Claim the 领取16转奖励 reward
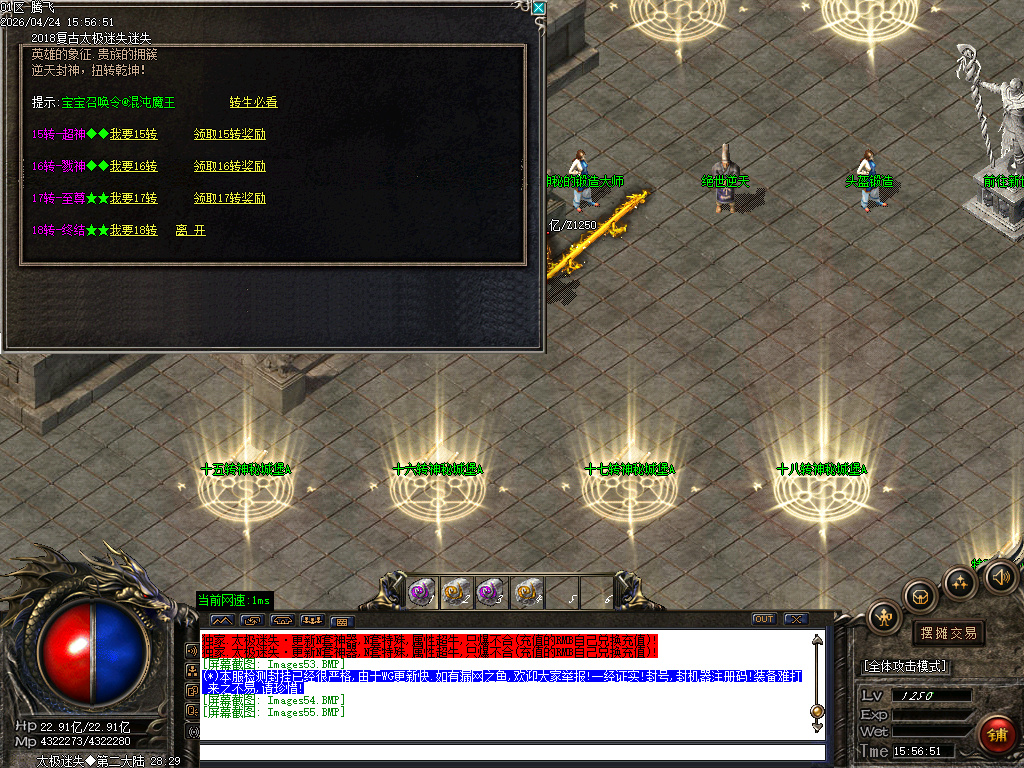The image size is (1024, 768). coord(230,166)
